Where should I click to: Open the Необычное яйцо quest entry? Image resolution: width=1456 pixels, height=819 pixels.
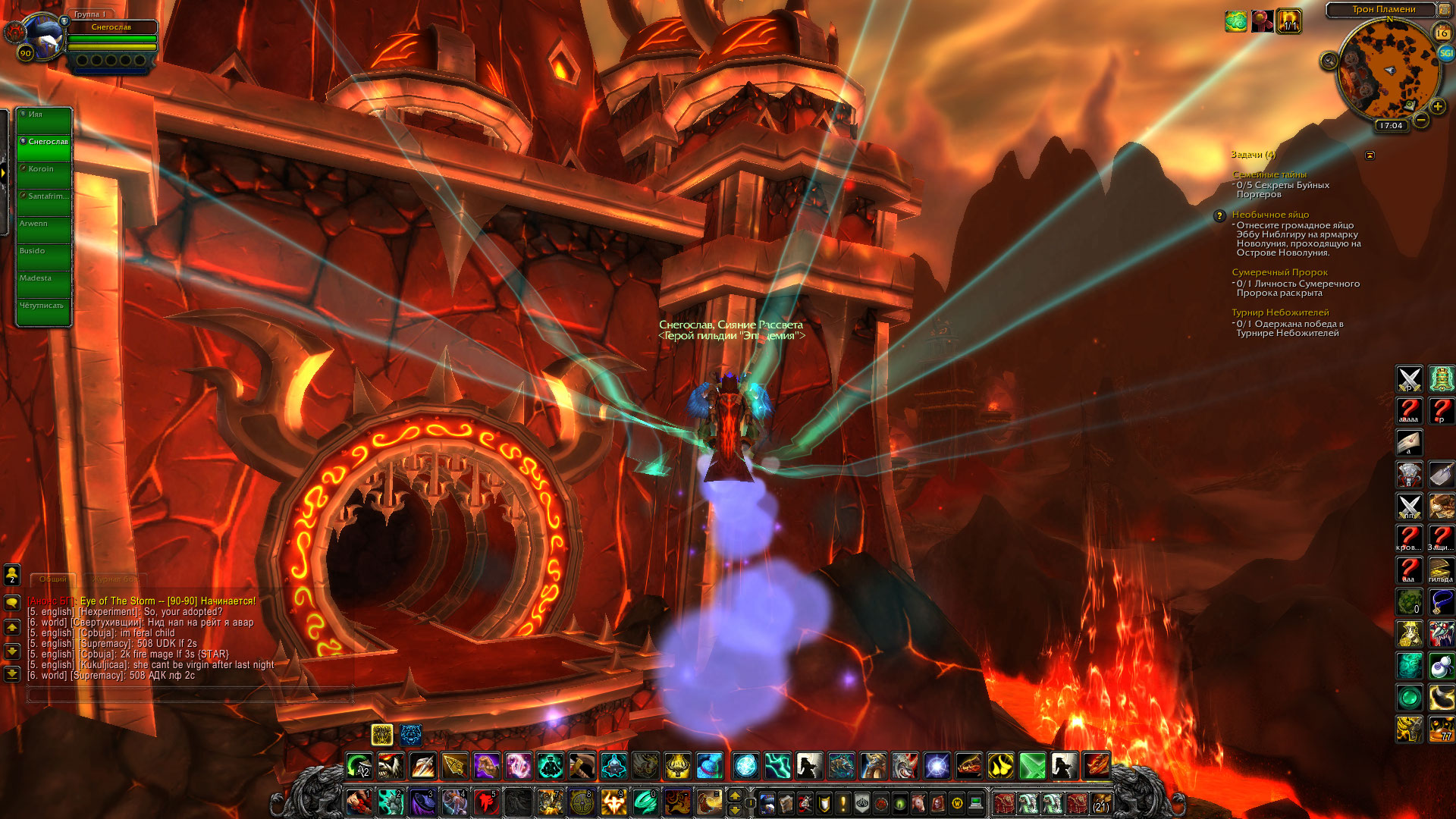[x=1270, y=215]
